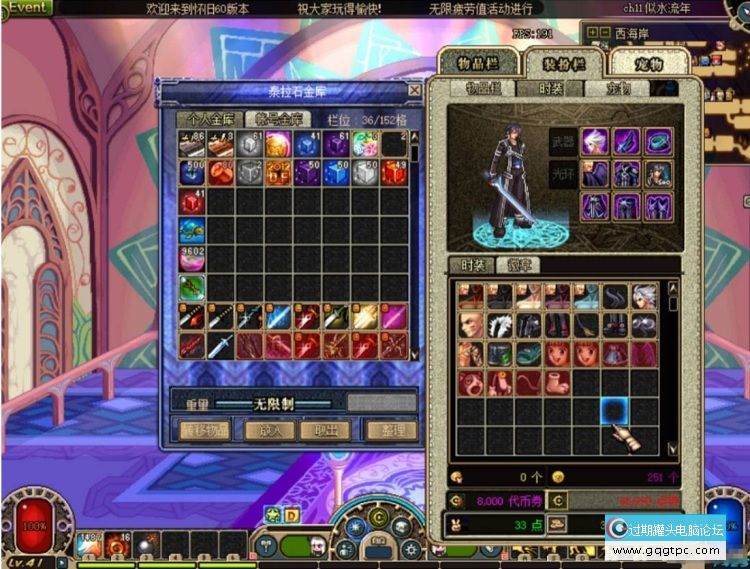
Task: Click the 转移物品 transfer items button
Action: 206,430
